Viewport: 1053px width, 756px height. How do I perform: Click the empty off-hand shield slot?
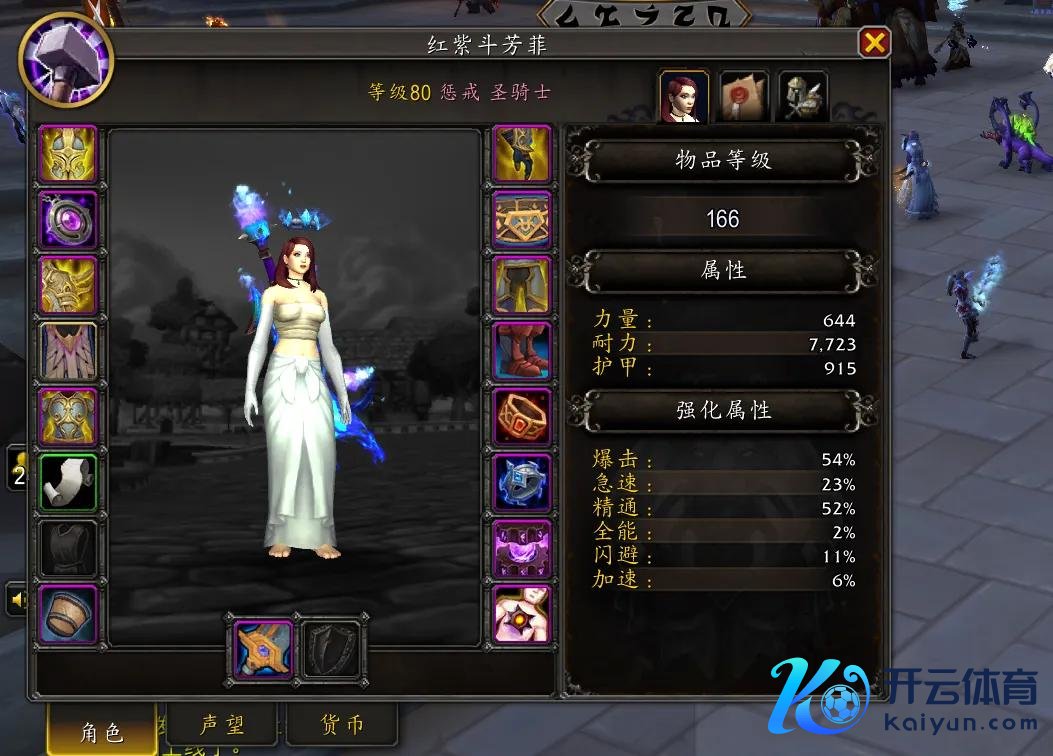coord(331,650)
